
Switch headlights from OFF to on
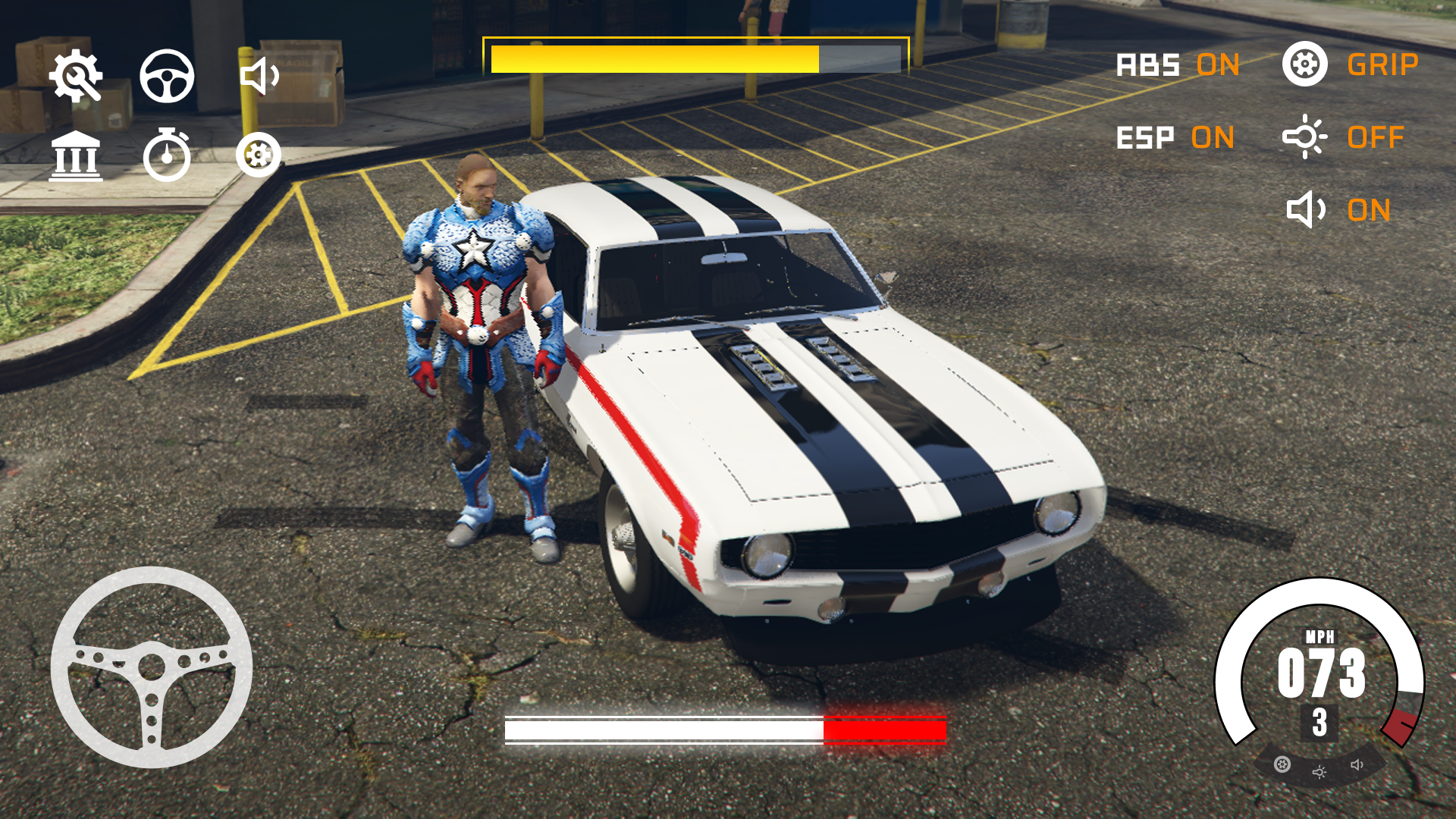(1375, 138)
